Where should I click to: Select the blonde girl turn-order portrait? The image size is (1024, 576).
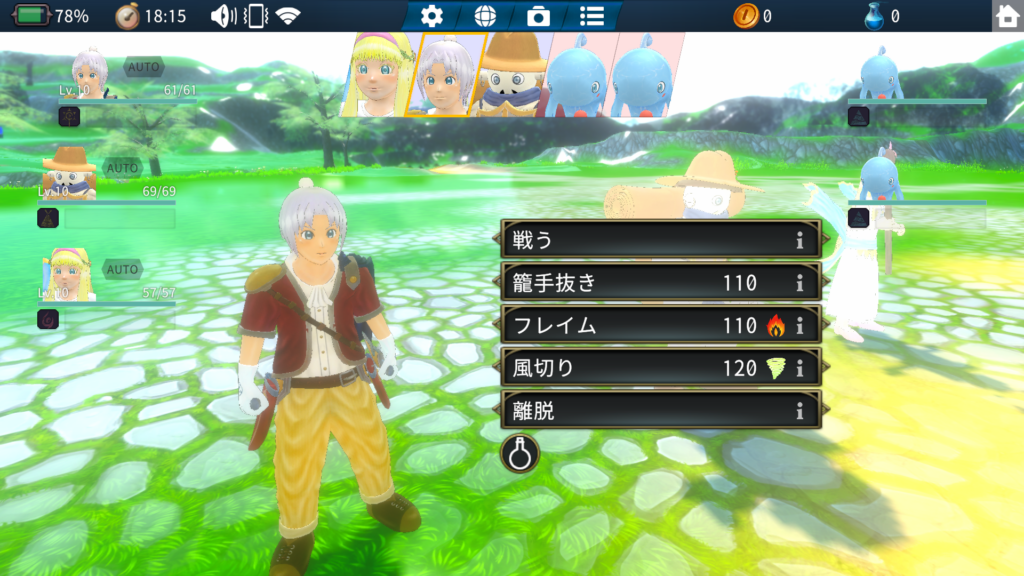click(378, 75)
